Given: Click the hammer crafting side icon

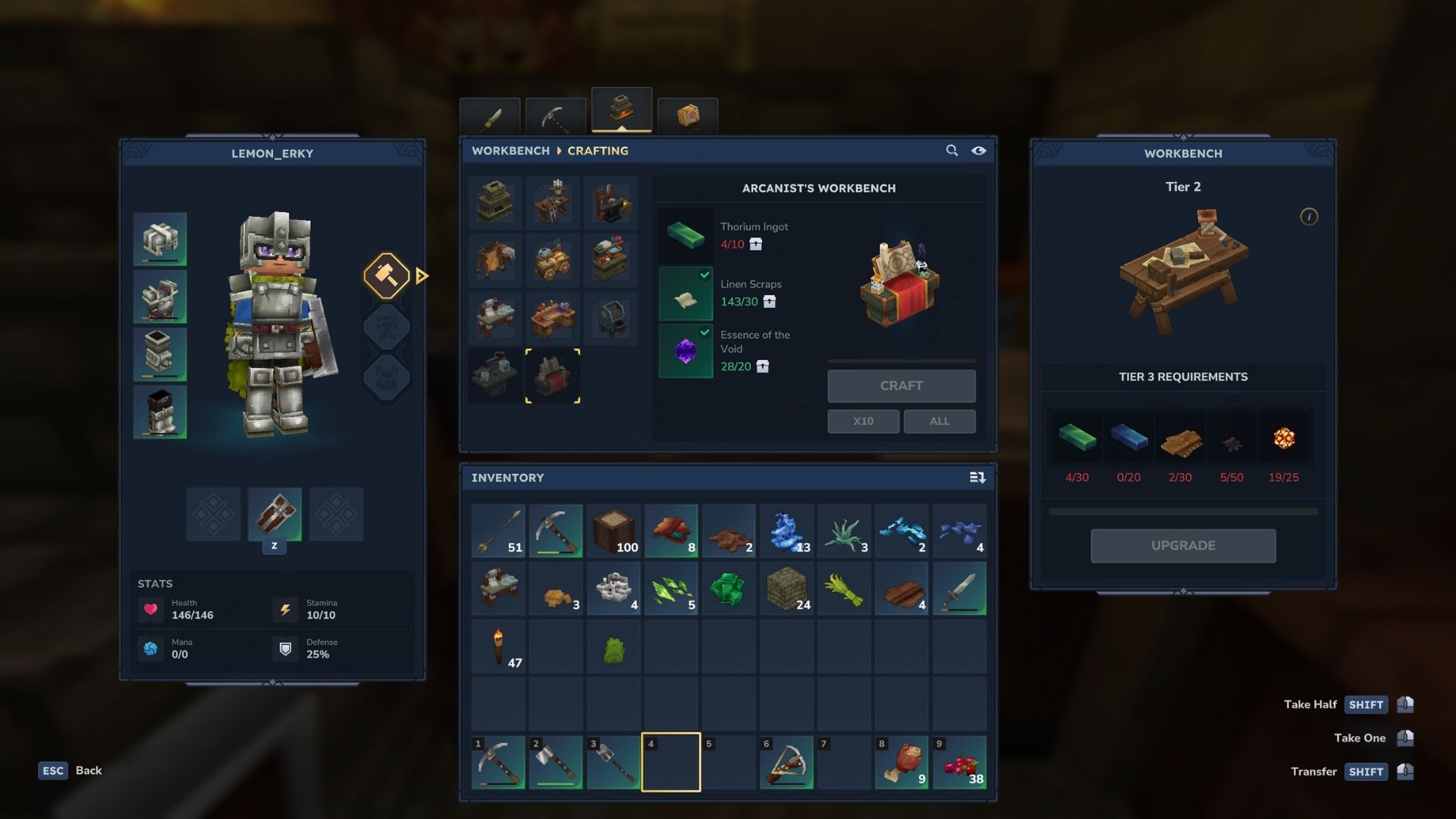Looking at the screenshot, I should tap(387, 275).
